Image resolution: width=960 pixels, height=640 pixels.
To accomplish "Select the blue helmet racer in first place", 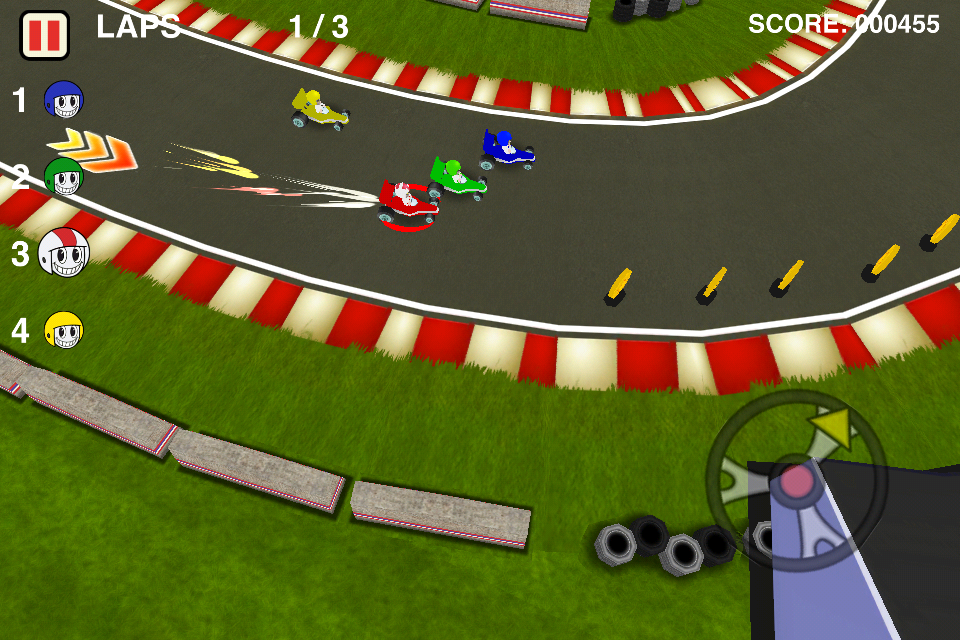I will click(x=64, y=100).
